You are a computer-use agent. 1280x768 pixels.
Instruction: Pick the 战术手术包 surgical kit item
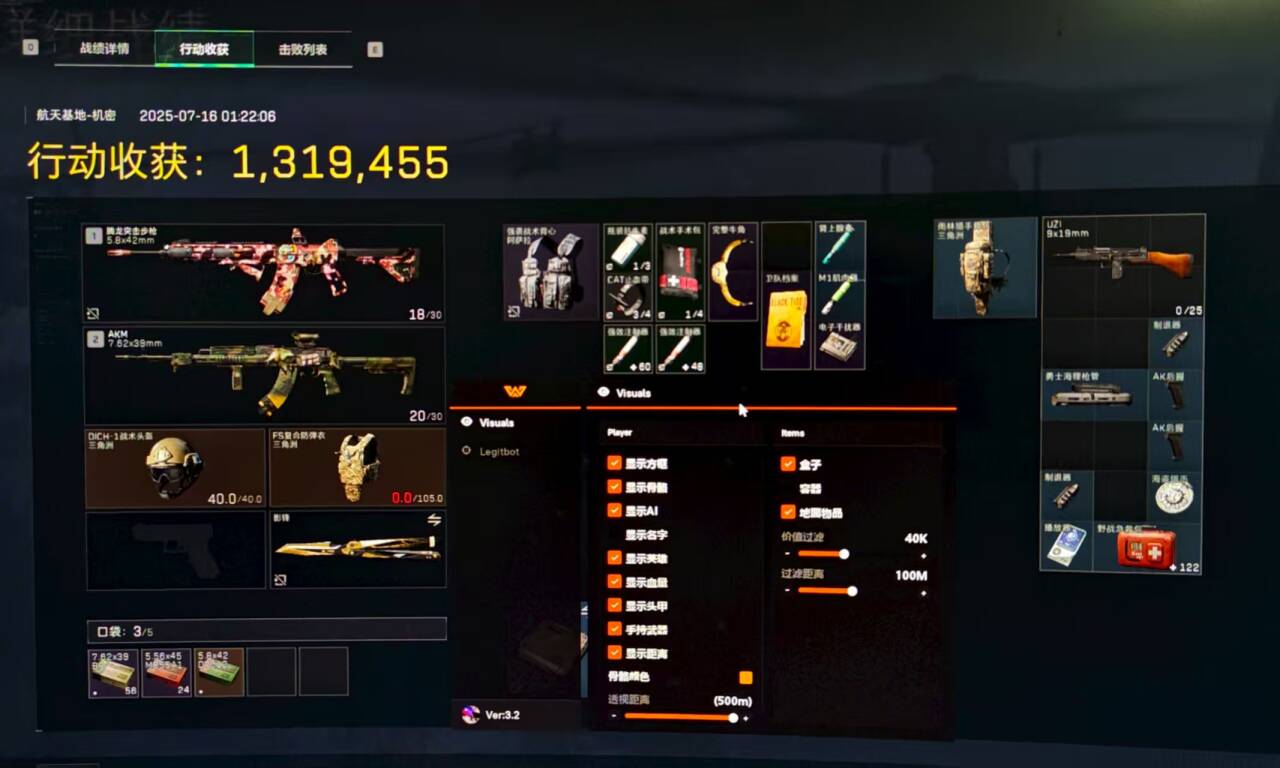click(x=680, y=271)
